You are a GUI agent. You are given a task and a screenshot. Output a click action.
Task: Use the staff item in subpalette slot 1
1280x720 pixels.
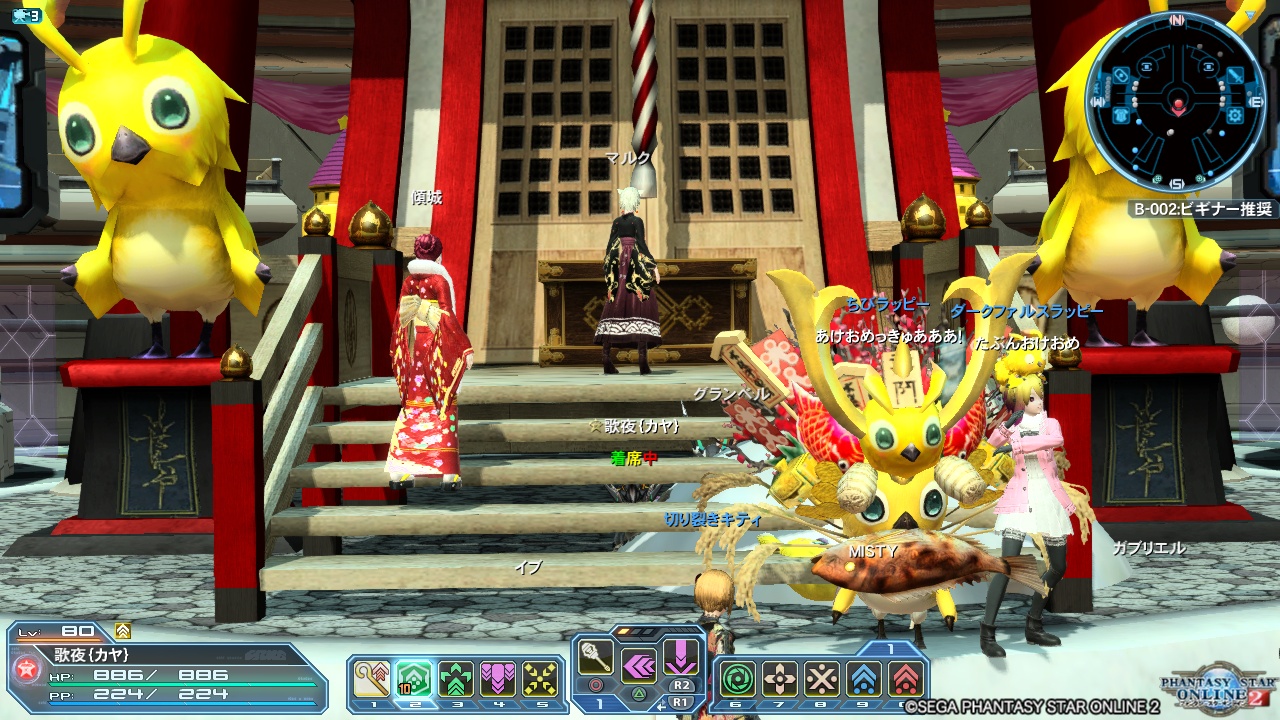pyautogui.click(x=370, y=678)
